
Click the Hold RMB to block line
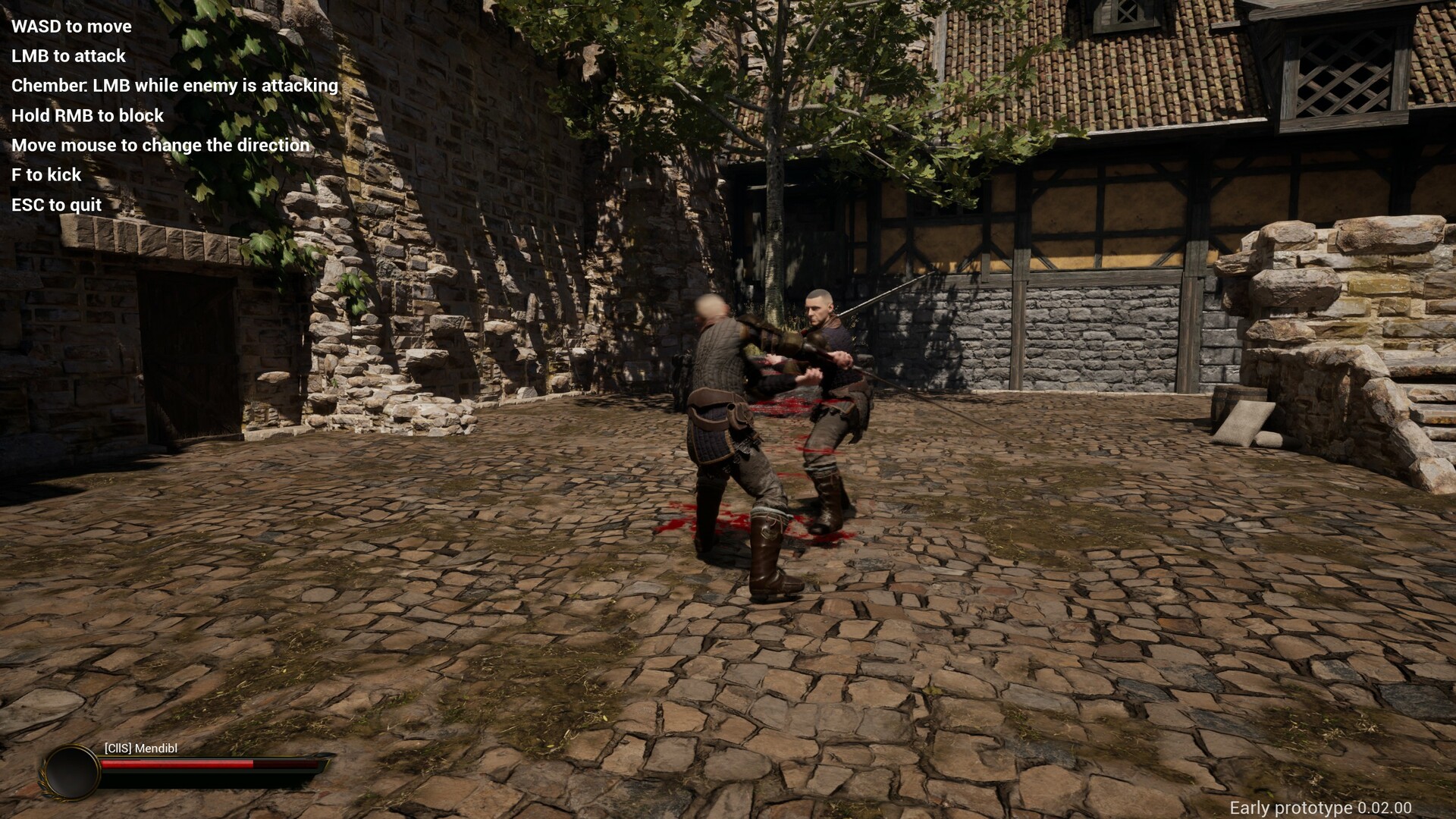87,116
